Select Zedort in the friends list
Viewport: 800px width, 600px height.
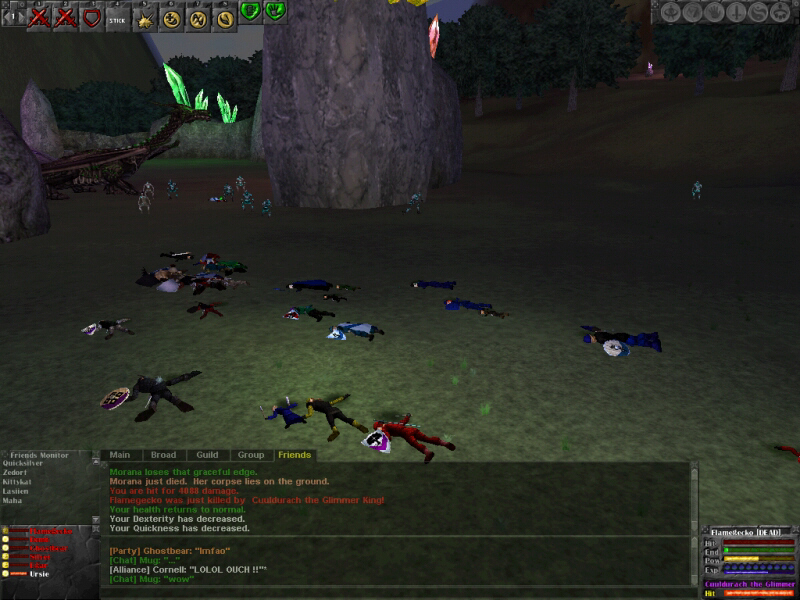coord(16,473)
